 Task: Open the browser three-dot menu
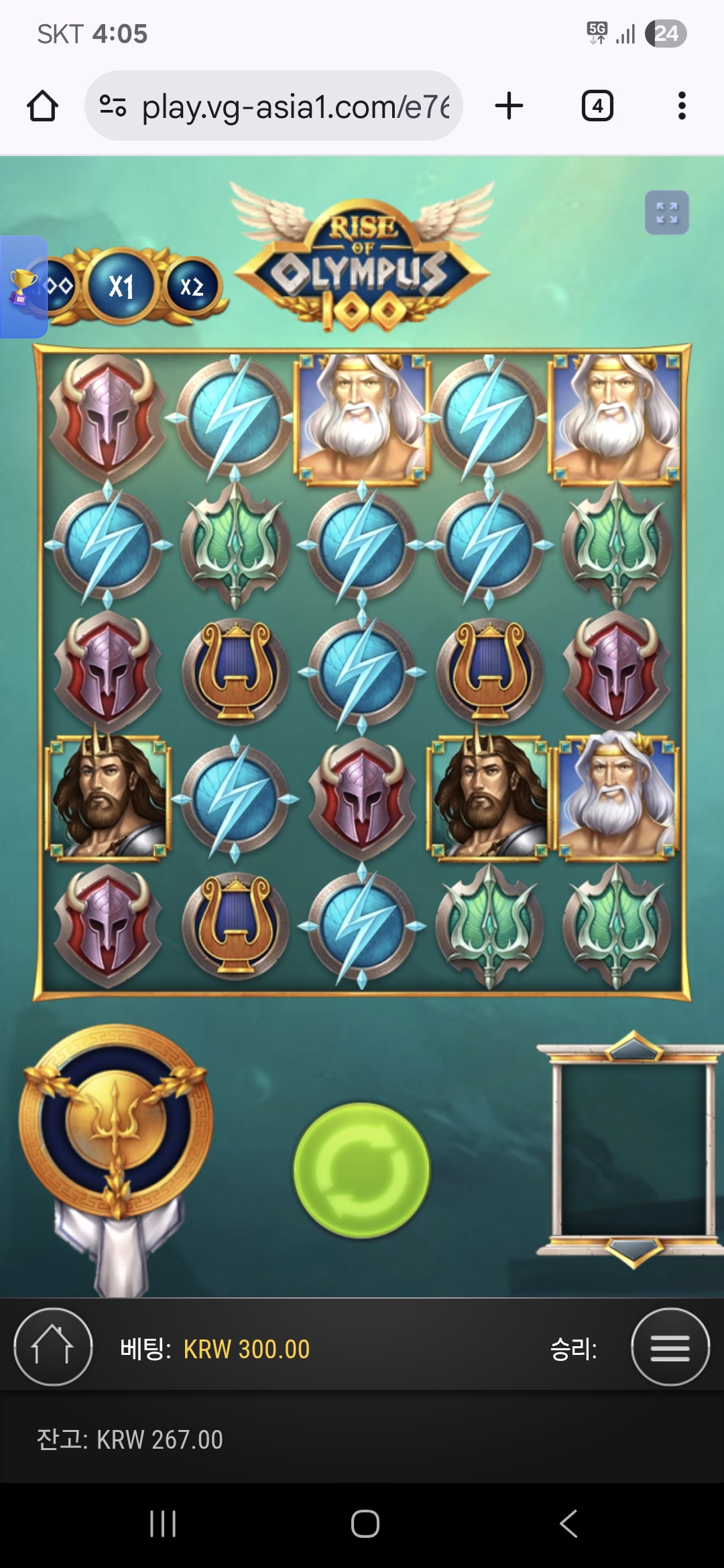682,106
